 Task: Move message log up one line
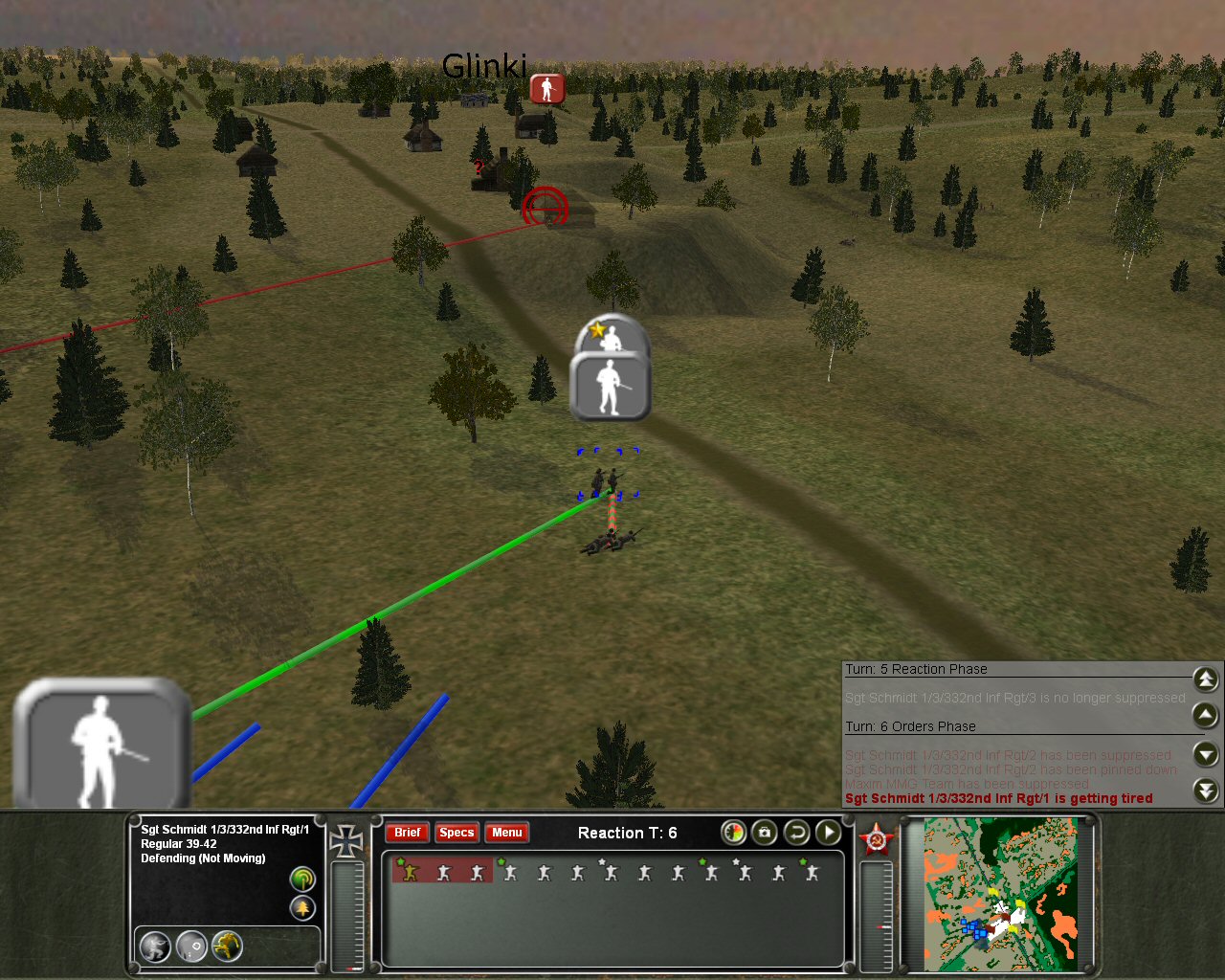point(1206,715)
